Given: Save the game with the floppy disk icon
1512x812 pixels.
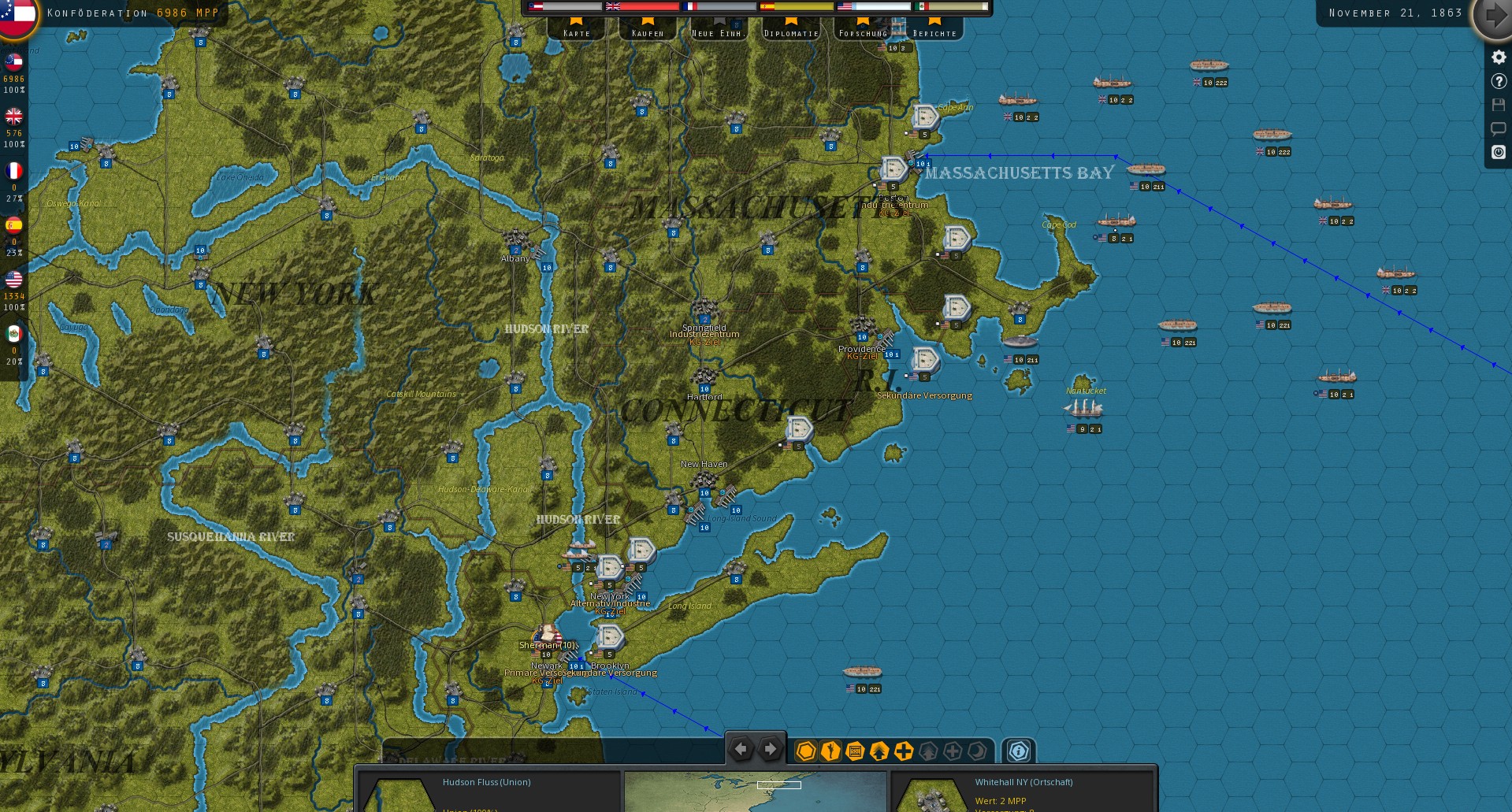Looking at the screenshot, I should 1499,105.
